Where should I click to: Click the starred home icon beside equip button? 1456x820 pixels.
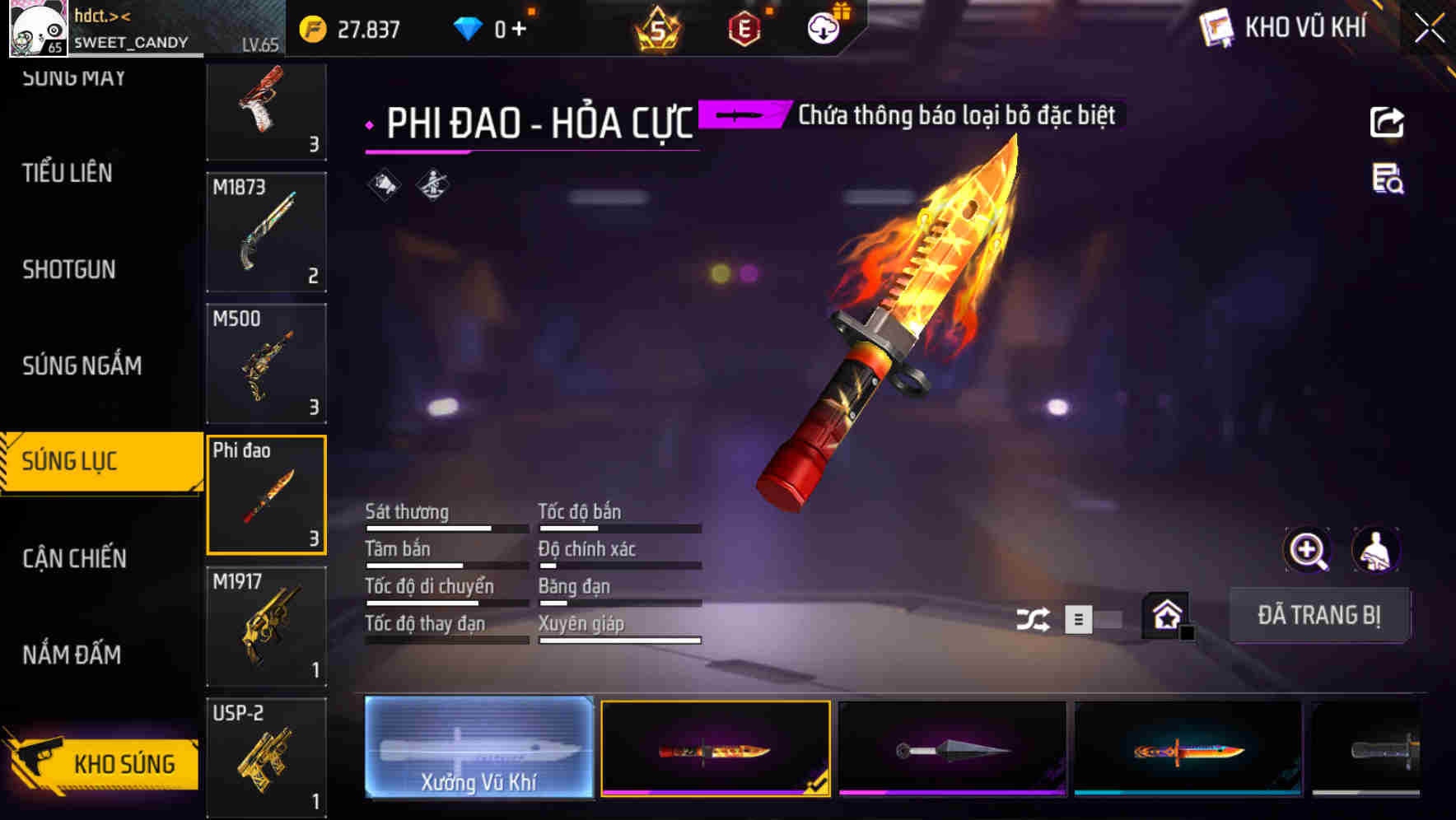pos(1164,616)
